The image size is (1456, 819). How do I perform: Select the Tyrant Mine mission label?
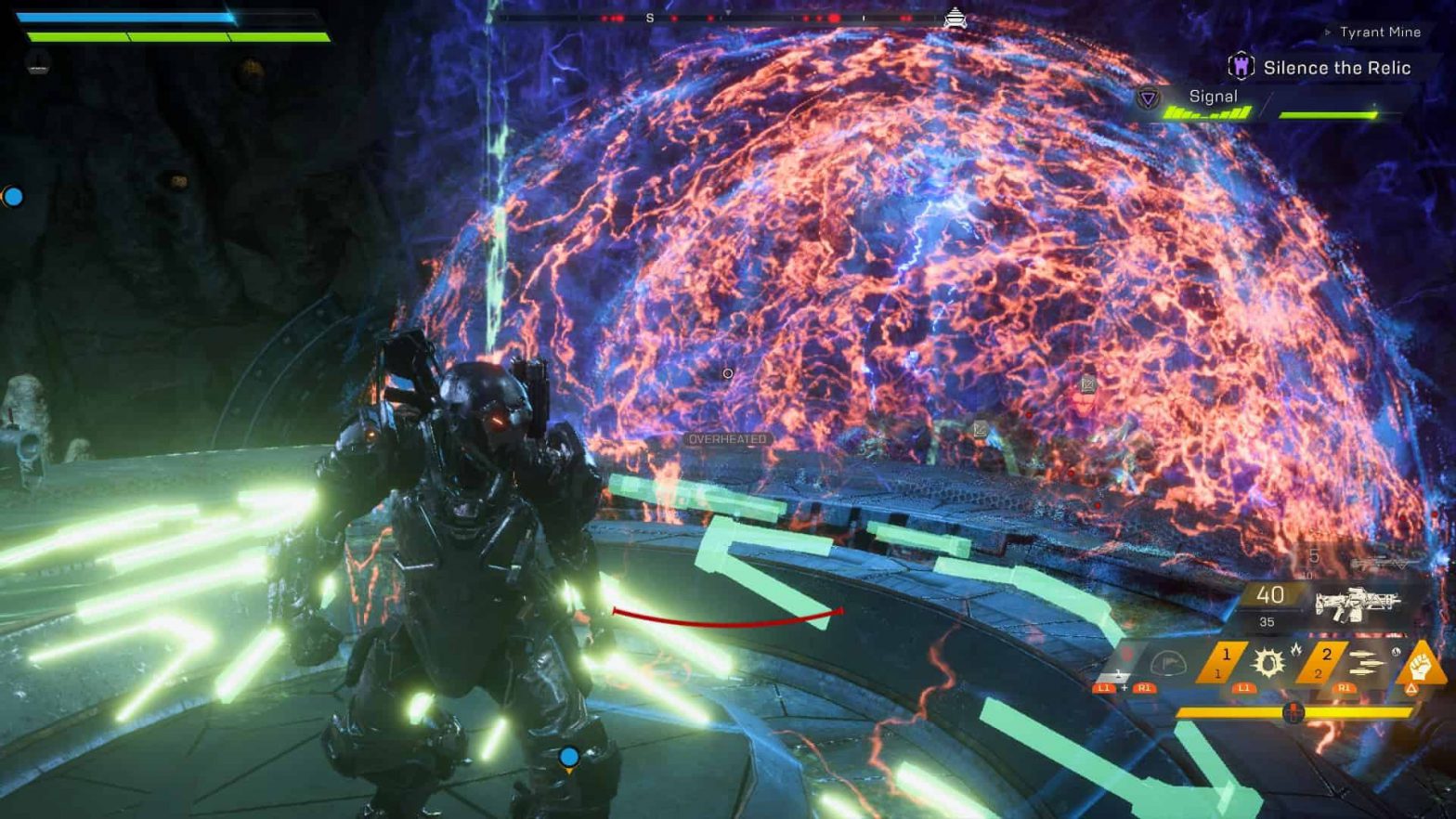1379,31
